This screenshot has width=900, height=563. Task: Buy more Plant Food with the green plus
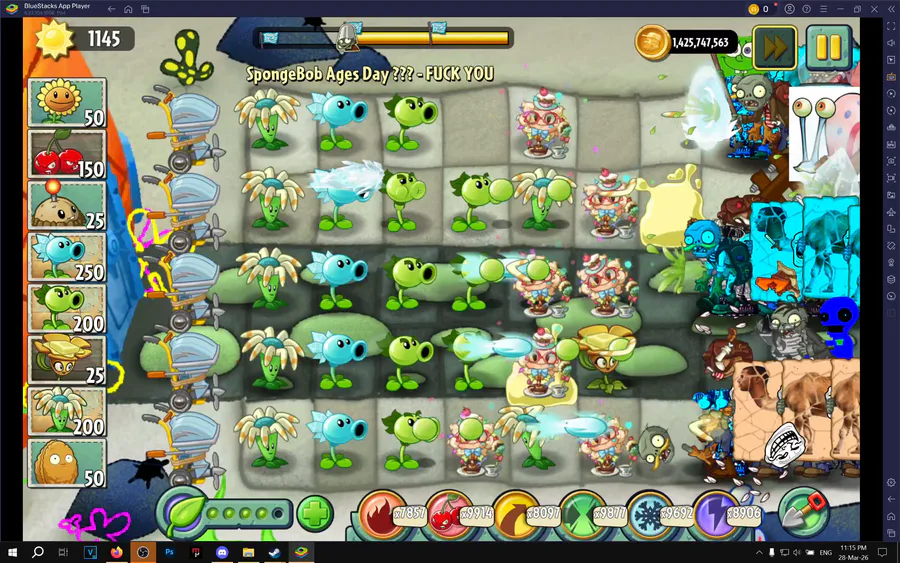(x=314, y=515)
